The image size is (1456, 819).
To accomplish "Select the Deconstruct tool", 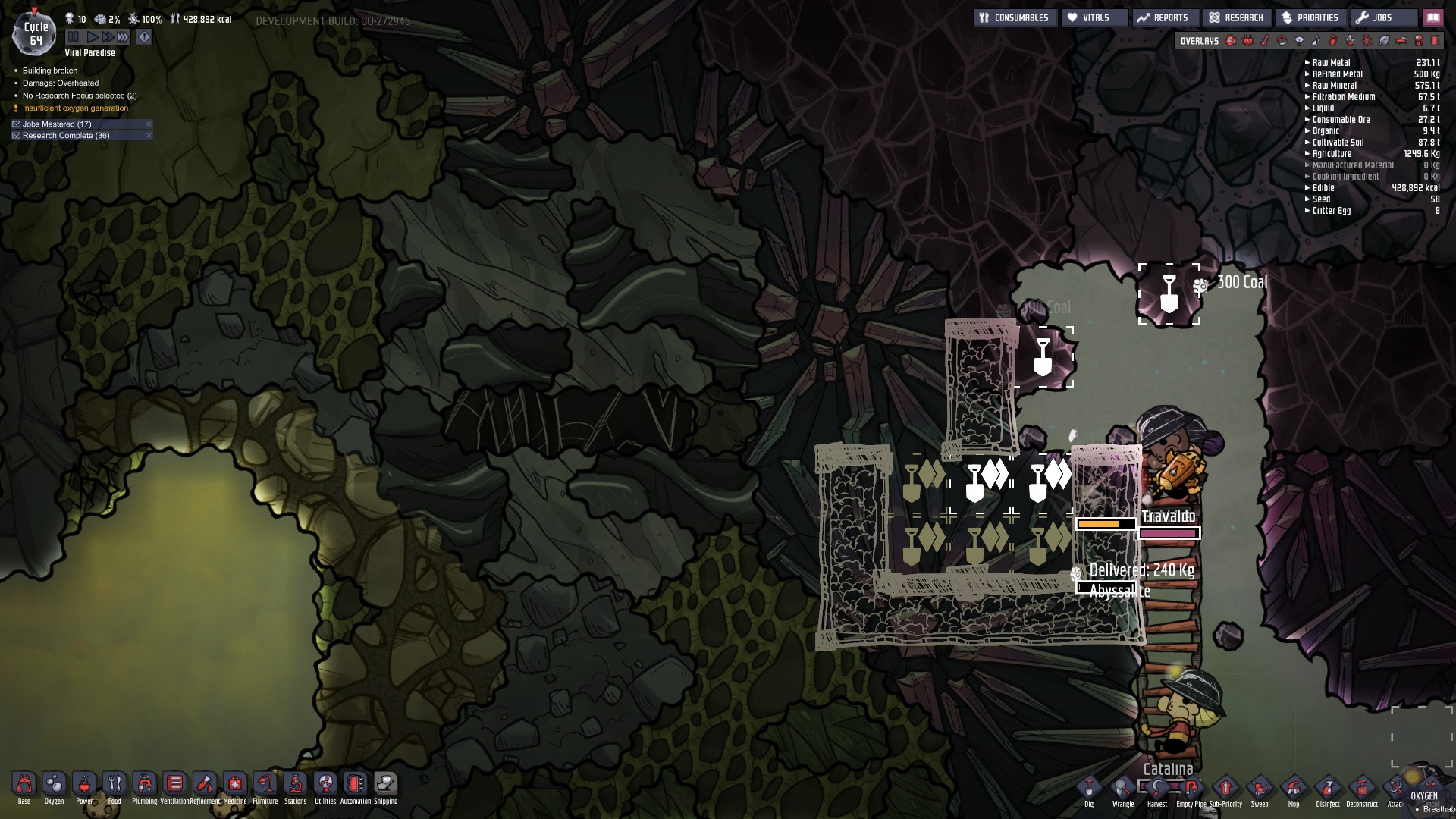I will click(x=1362, y=789).
